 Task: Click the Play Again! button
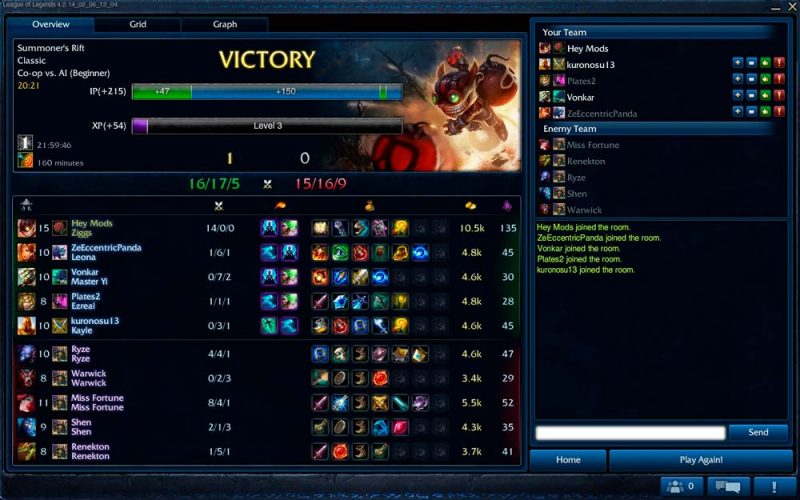point(701,460)
